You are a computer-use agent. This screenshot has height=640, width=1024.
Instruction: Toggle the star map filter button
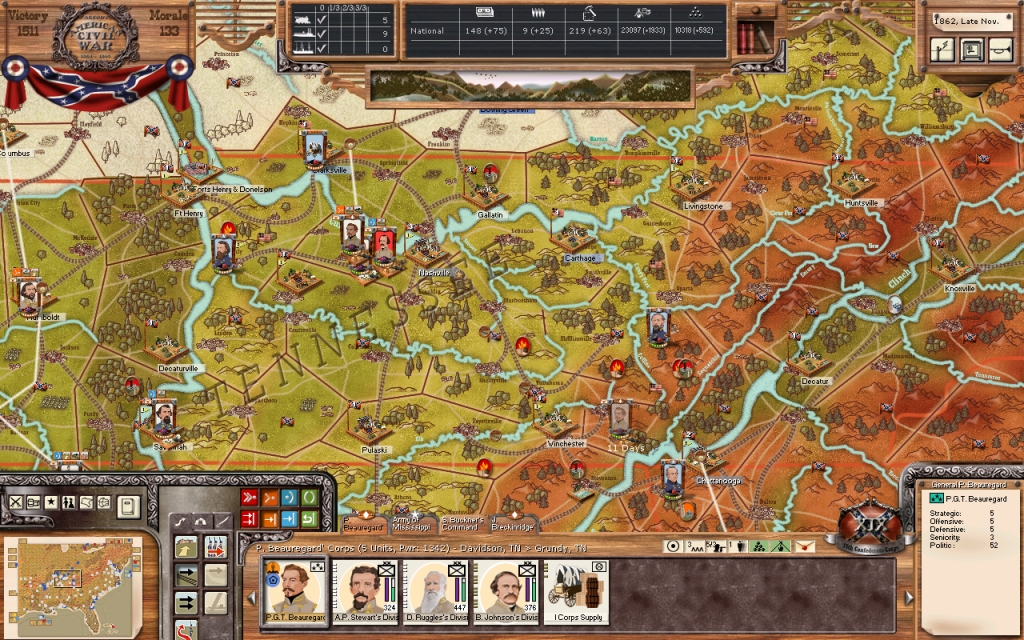click(51, 502)
